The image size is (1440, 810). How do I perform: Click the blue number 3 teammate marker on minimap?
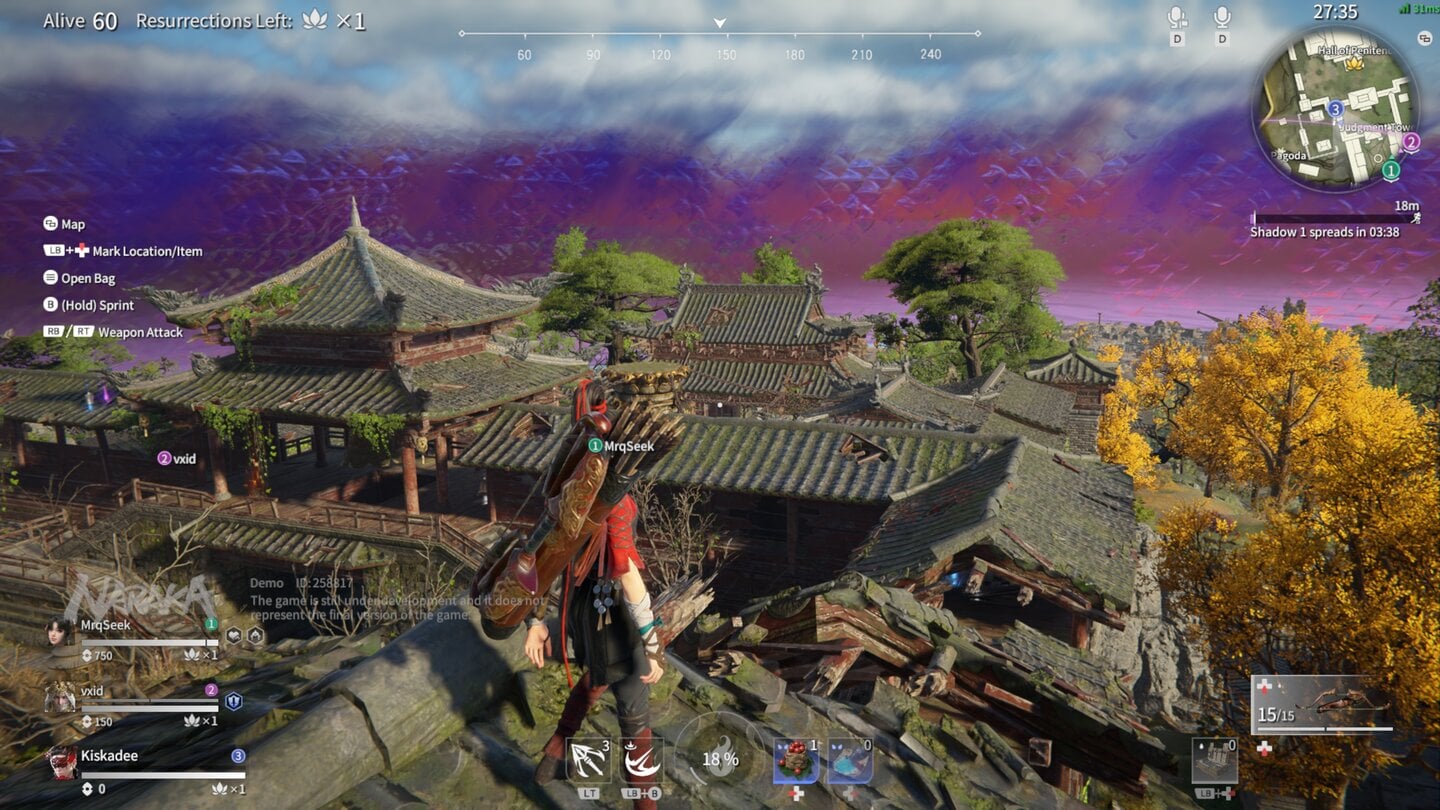[1335, 108]
